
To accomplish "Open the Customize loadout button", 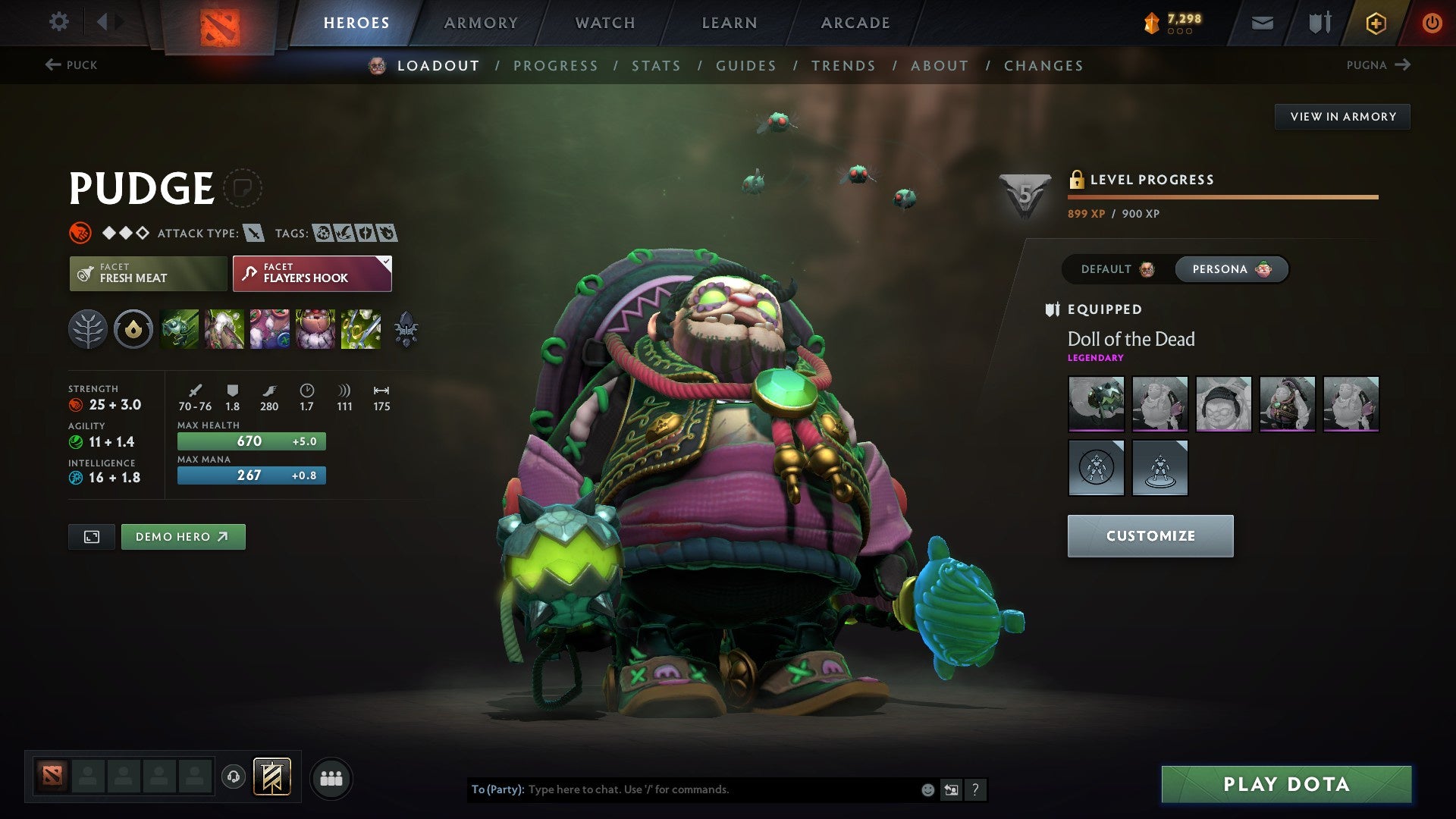I will pos(1150,536).
